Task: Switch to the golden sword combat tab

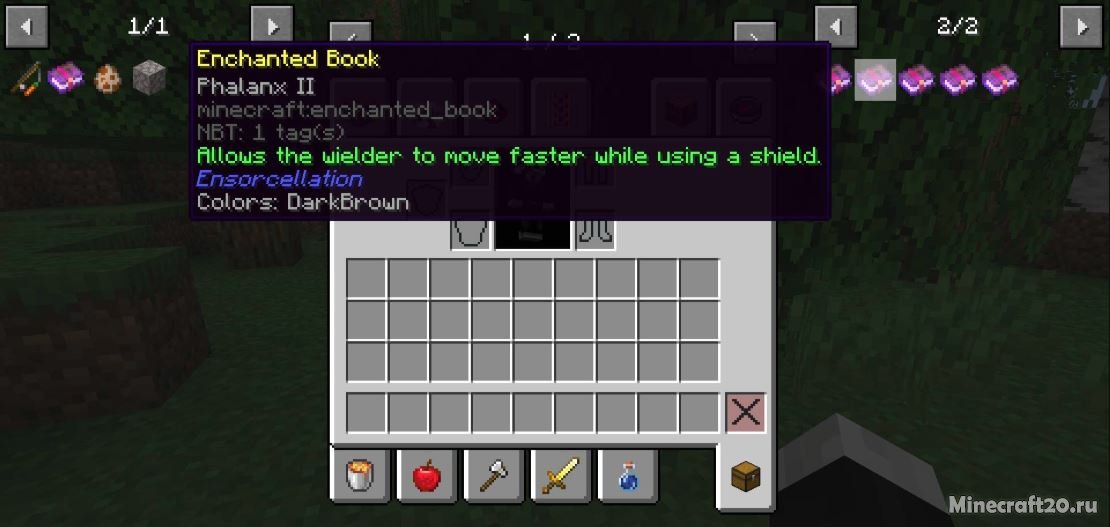Action: coord(559,476)
